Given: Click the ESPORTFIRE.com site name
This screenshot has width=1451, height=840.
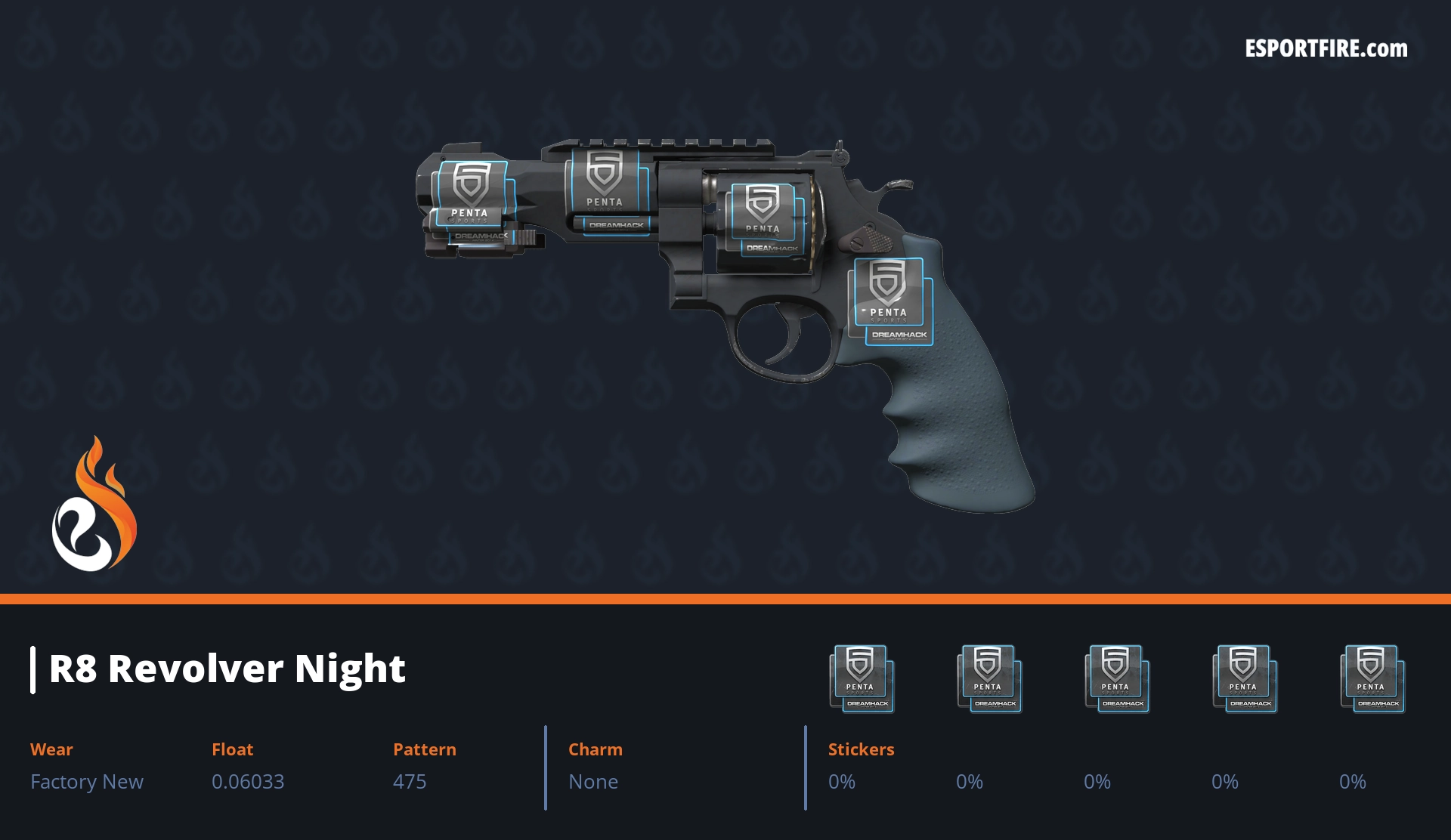Looking at the screenshot, I should 1326,49.
